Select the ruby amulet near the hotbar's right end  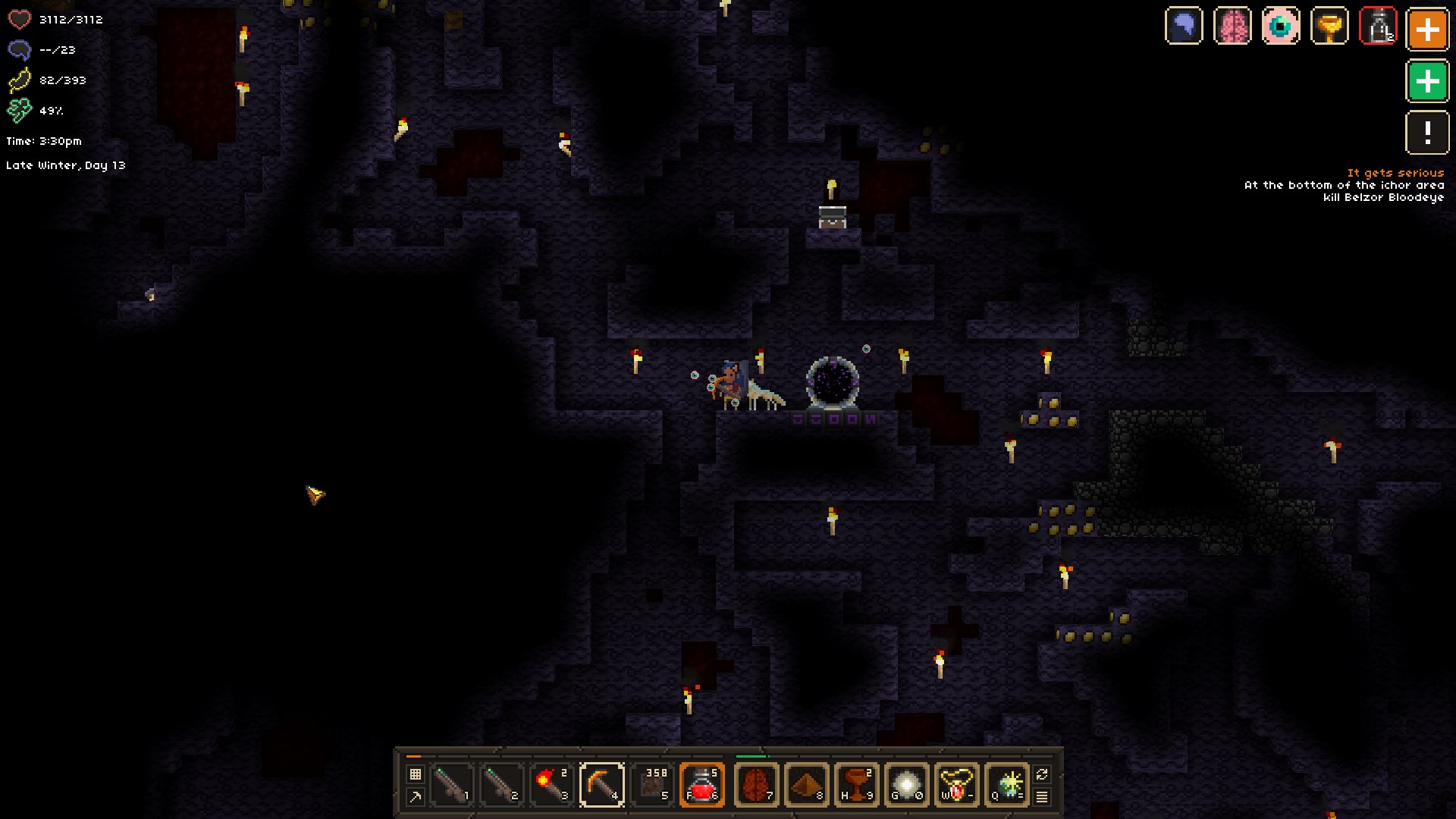click(x=956, y=785)
